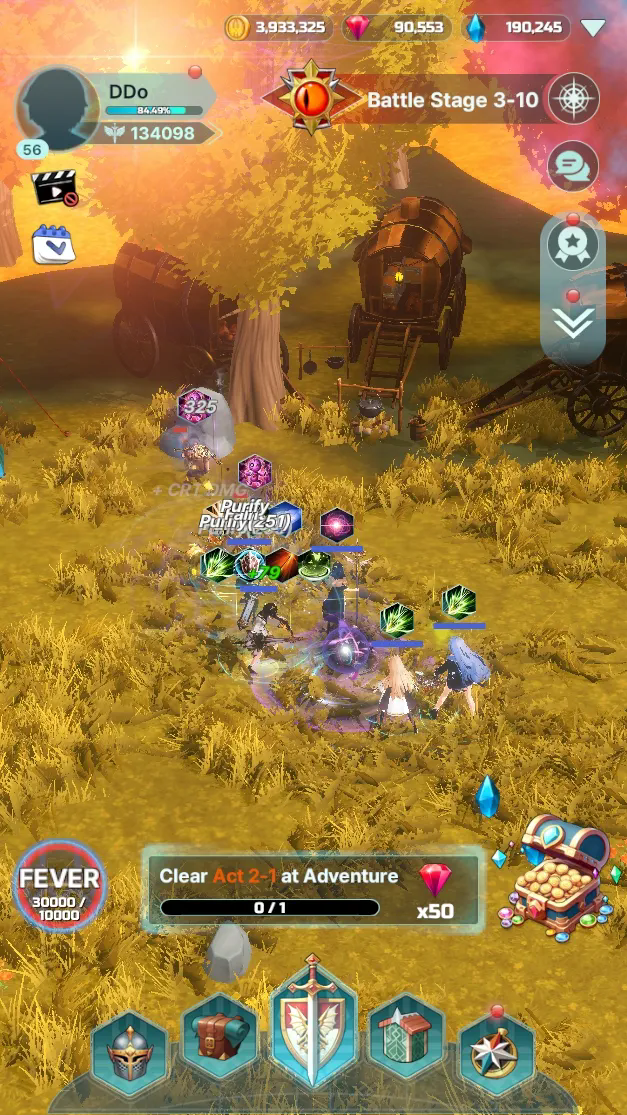Open the red gem currency shop
Screen dimensions: 627x1115
click(395, 27)
